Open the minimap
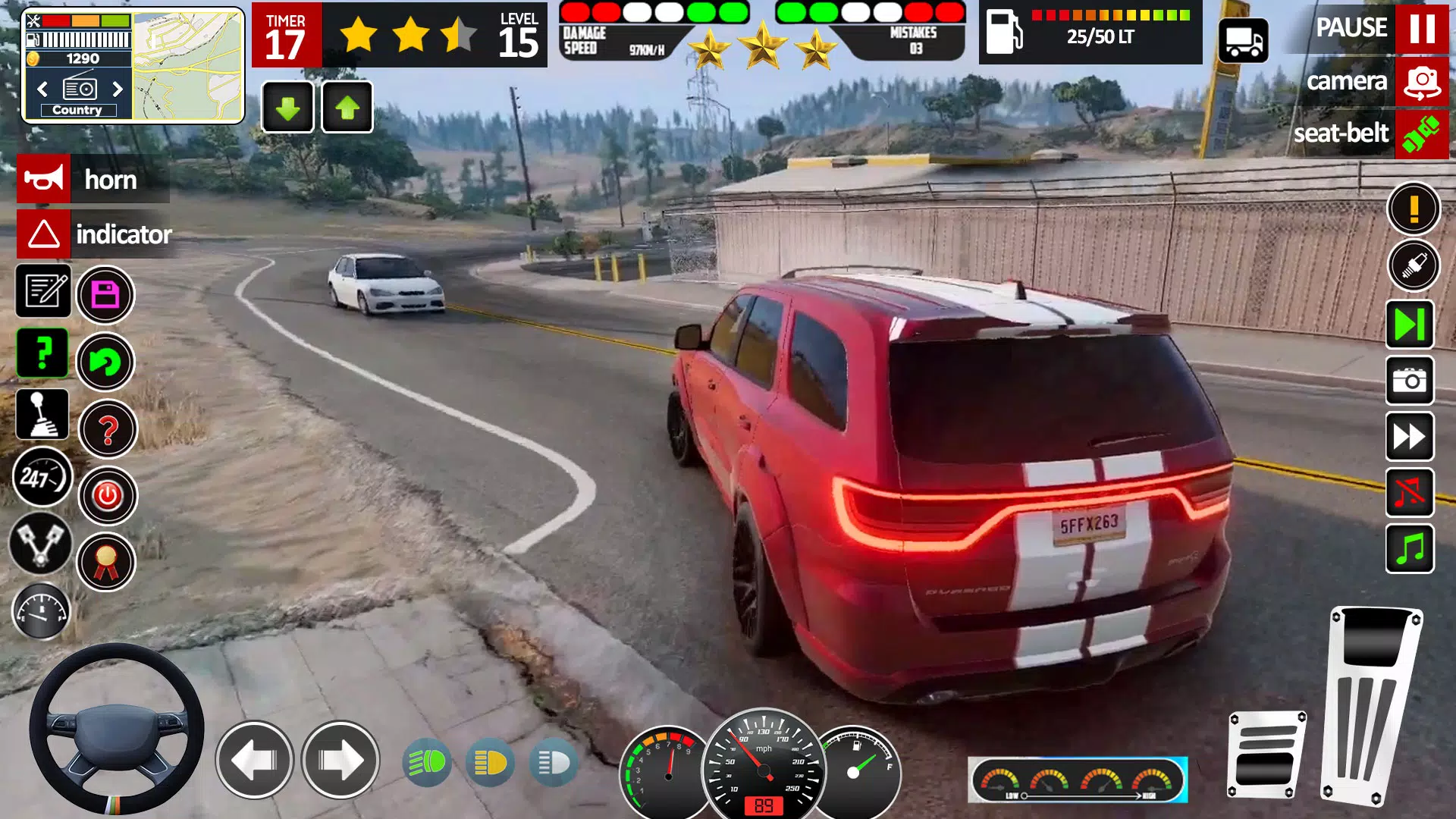 pyautogui.click(x=187, y=66)
